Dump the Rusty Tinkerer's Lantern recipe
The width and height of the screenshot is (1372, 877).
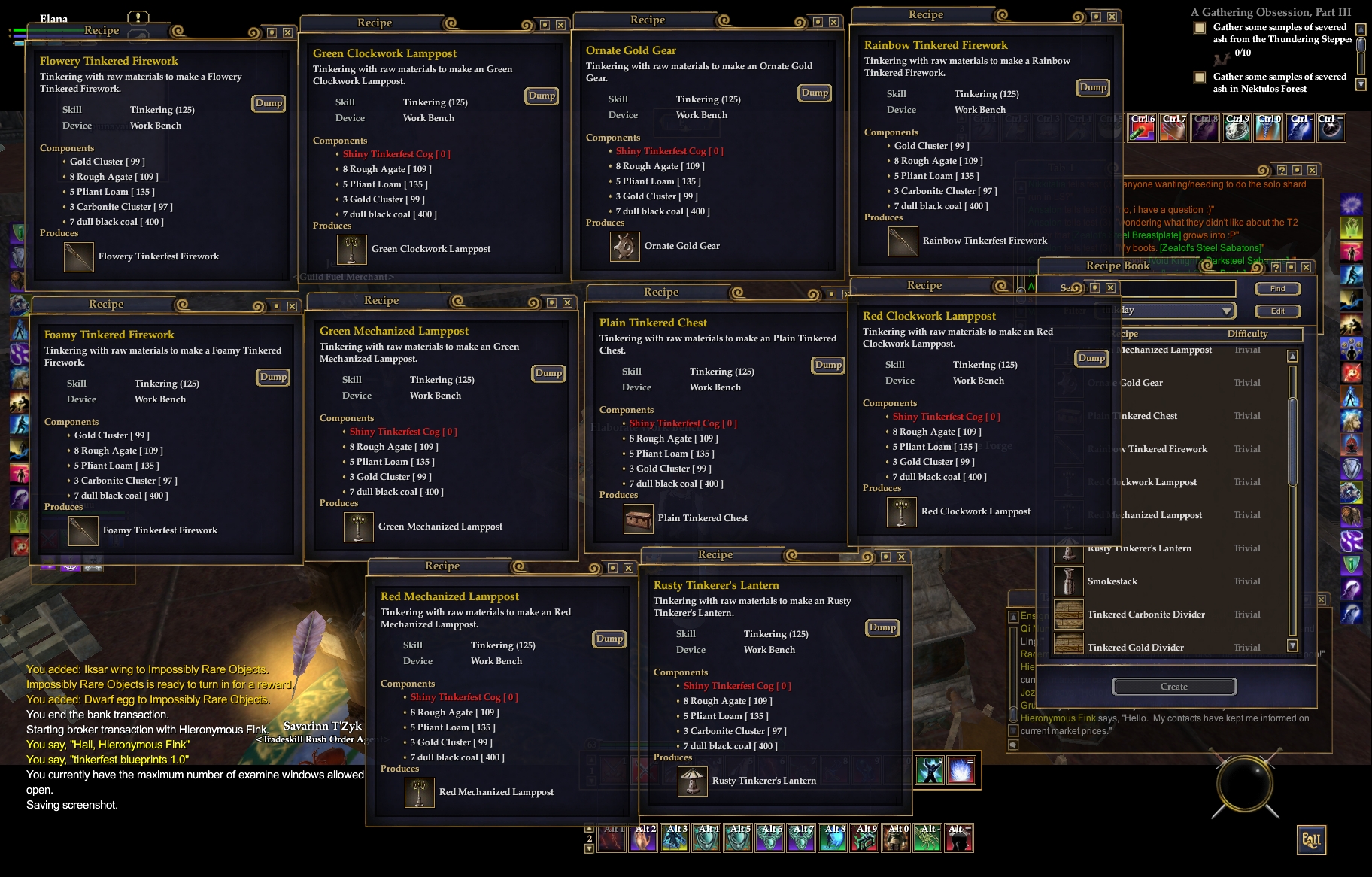pos(882,627)
